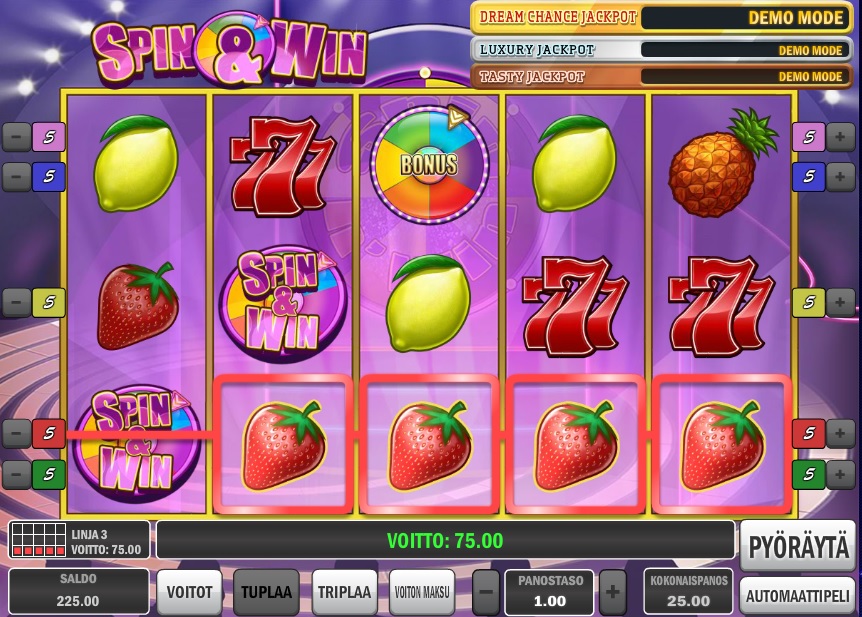Viewport: 862px width, 617px height.
Task: Start autoplay with the Automaattipeli button
Action: [798, 595]
